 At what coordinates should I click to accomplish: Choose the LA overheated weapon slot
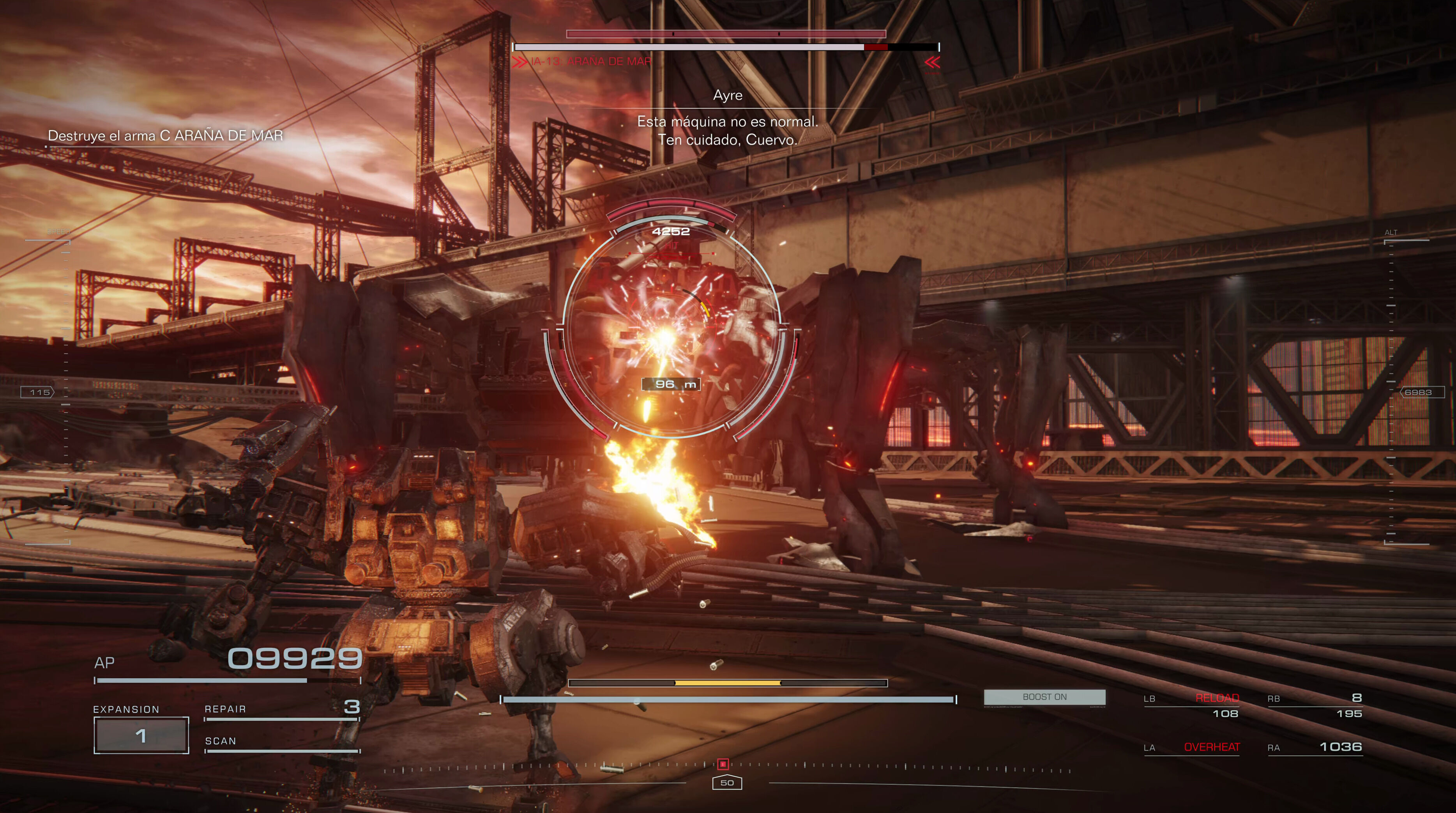[x=1191, y=747]
